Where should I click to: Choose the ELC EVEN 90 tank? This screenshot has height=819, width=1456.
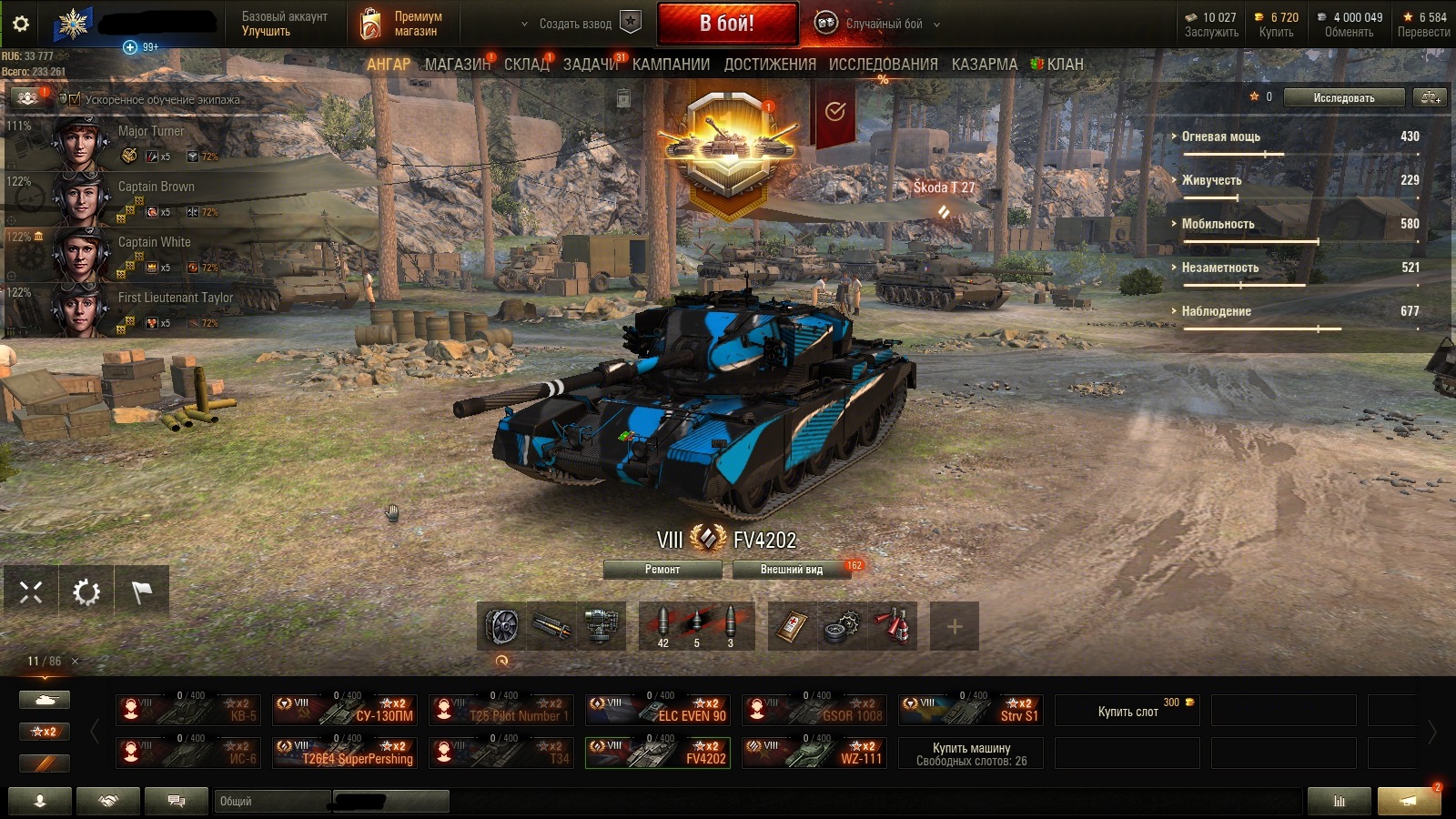(657, 710)
